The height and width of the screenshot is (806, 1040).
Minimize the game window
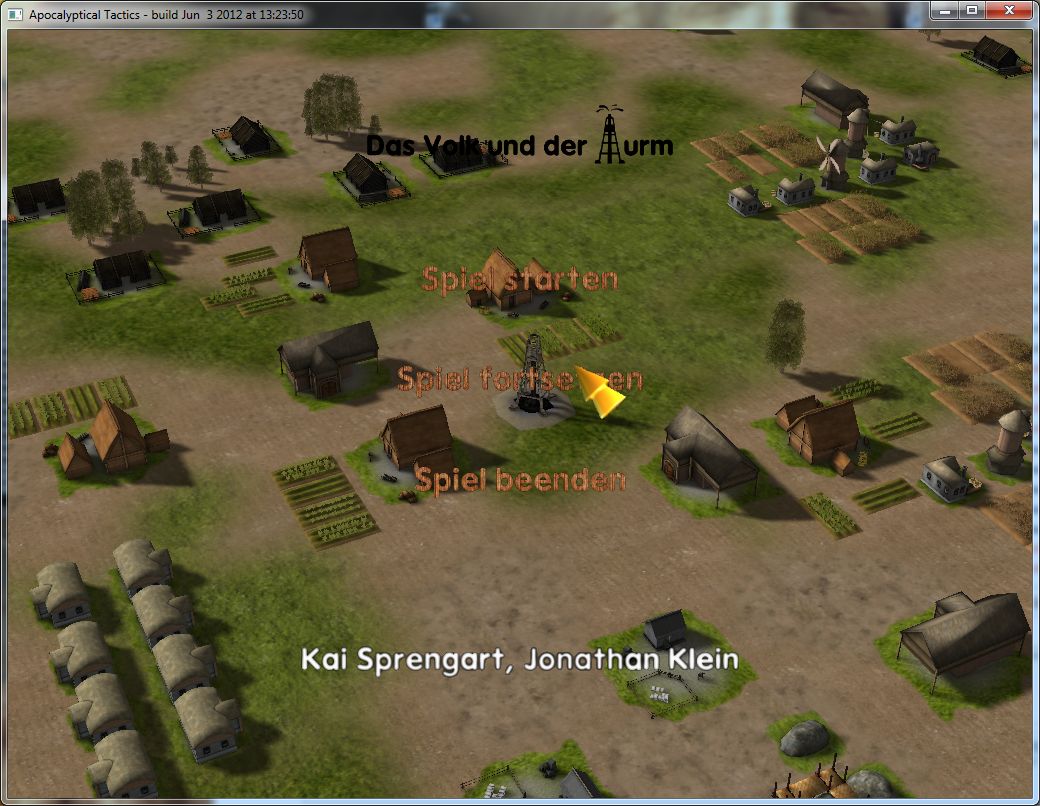(x=945, y=10)
